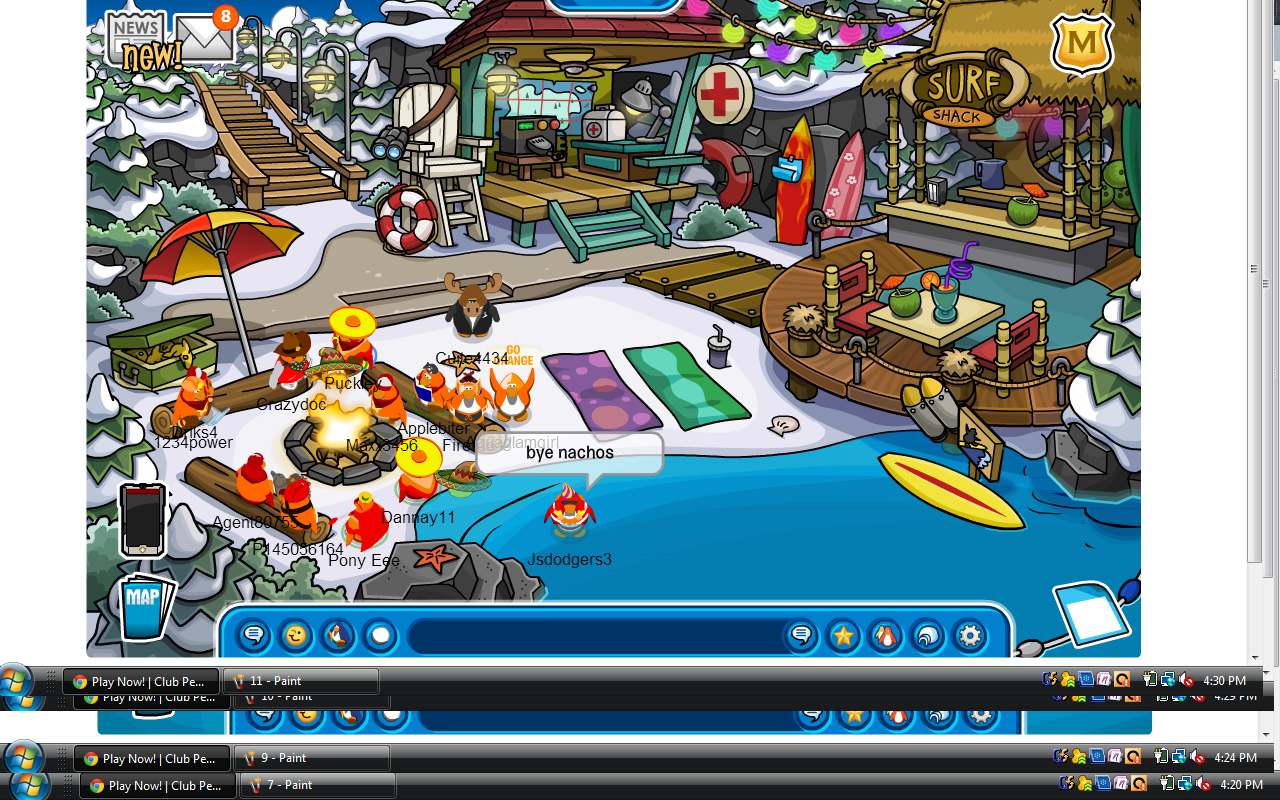The width and height of the screenshot is (1280, 800).
Task: Open the penguin actions menu
Action: coord(338,635)
